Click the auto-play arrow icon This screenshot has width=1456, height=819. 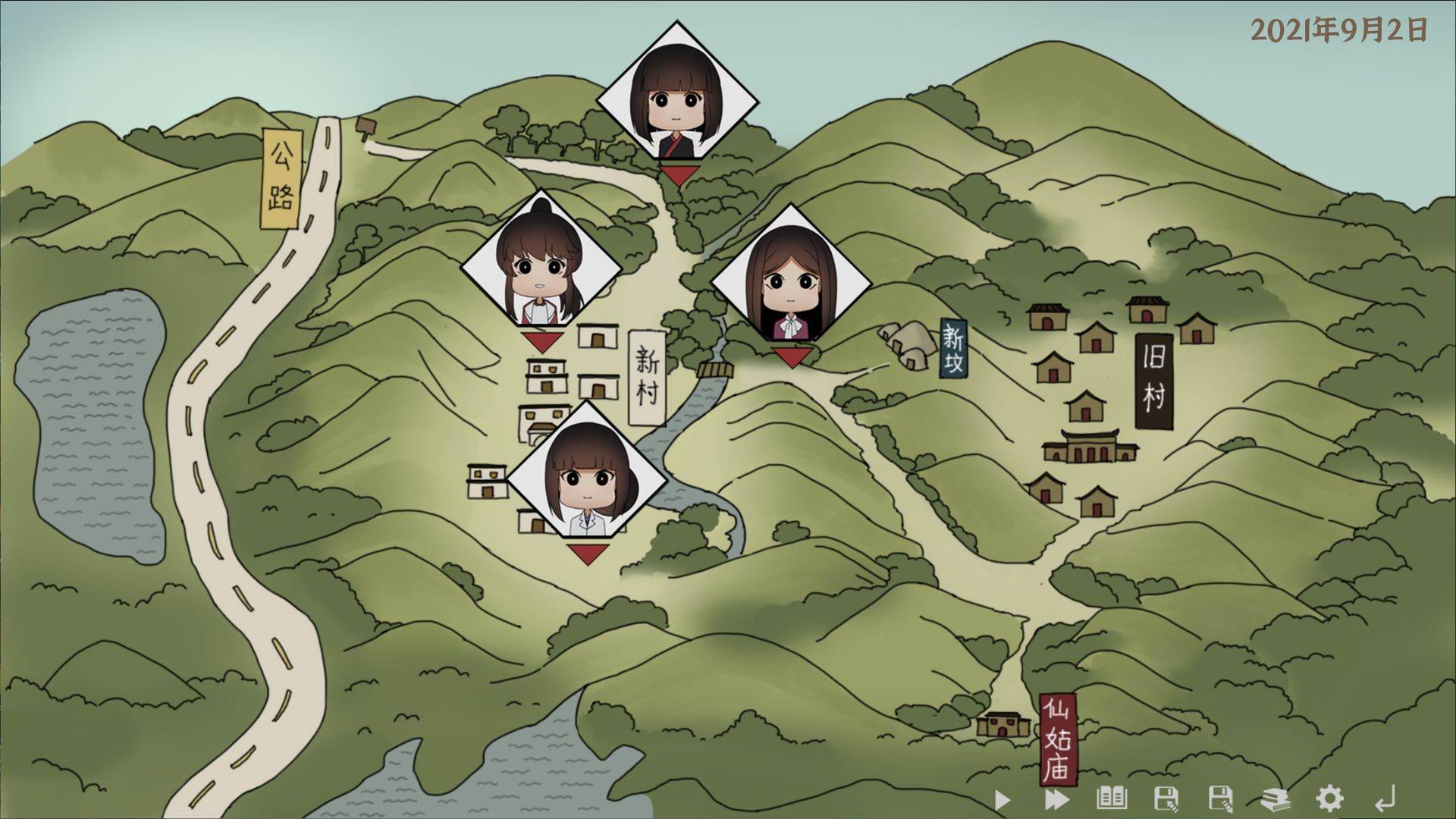(x=1001, y=798)
